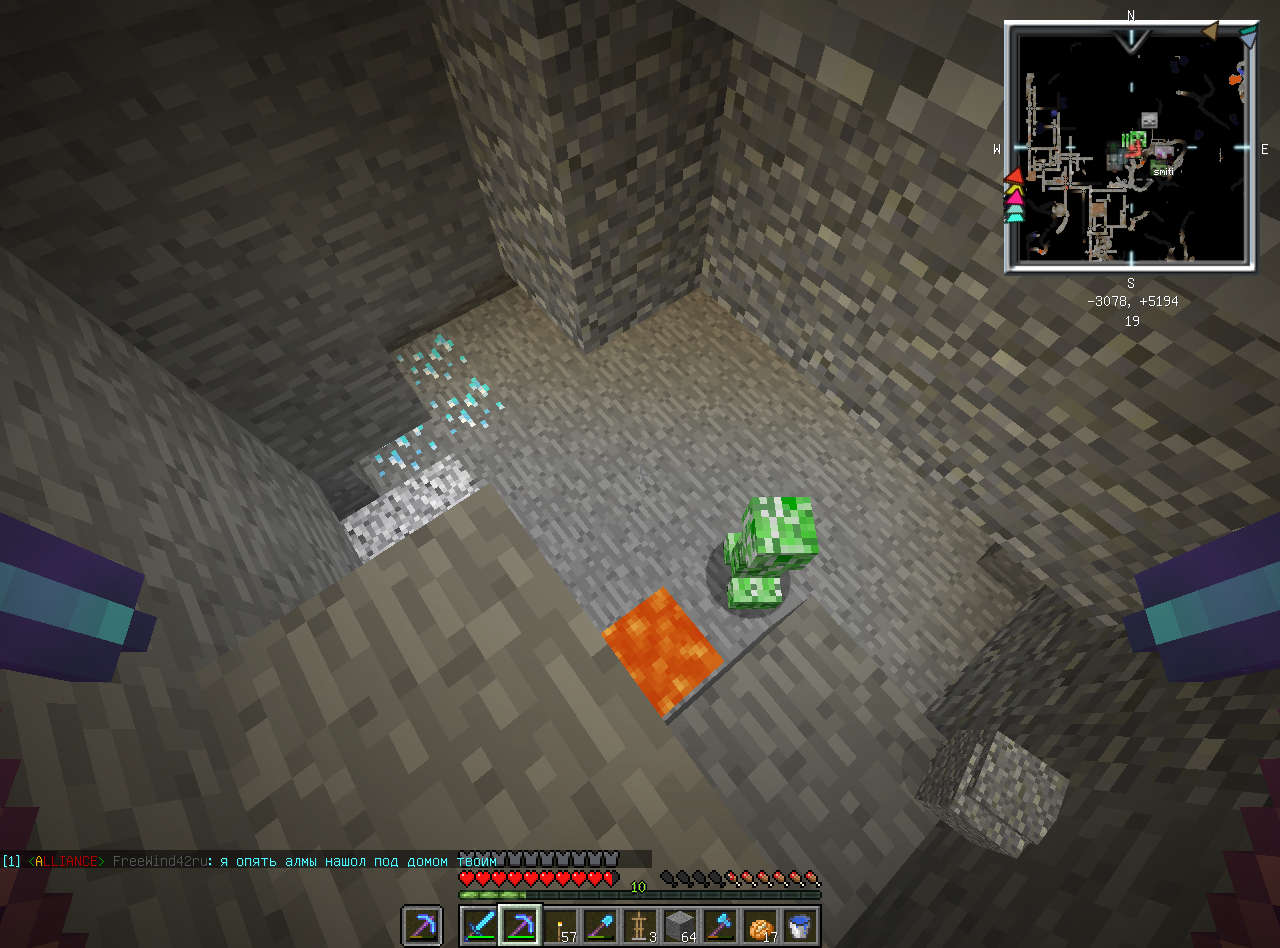Click the skeleton head marker on minimap

click(x=1149, y=120)
